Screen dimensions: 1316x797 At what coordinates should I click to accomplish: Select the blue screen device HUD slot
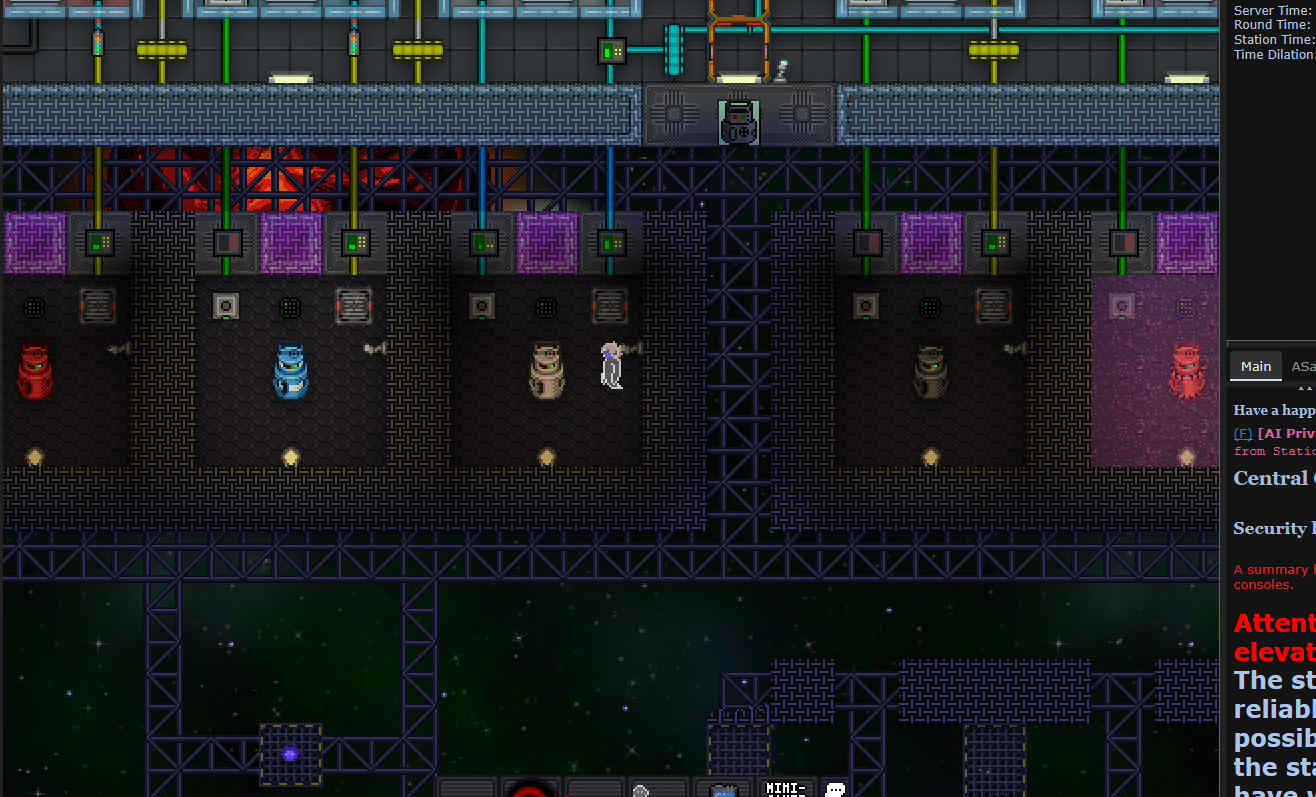723,790
